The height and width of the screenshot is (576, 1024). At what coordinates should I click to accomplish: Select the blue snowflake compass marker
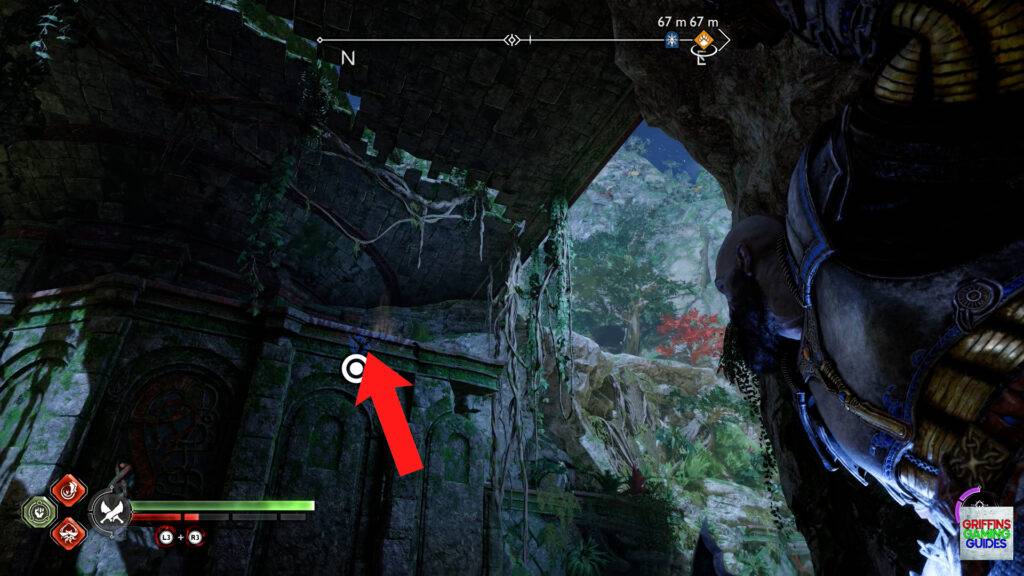[672, 40]
